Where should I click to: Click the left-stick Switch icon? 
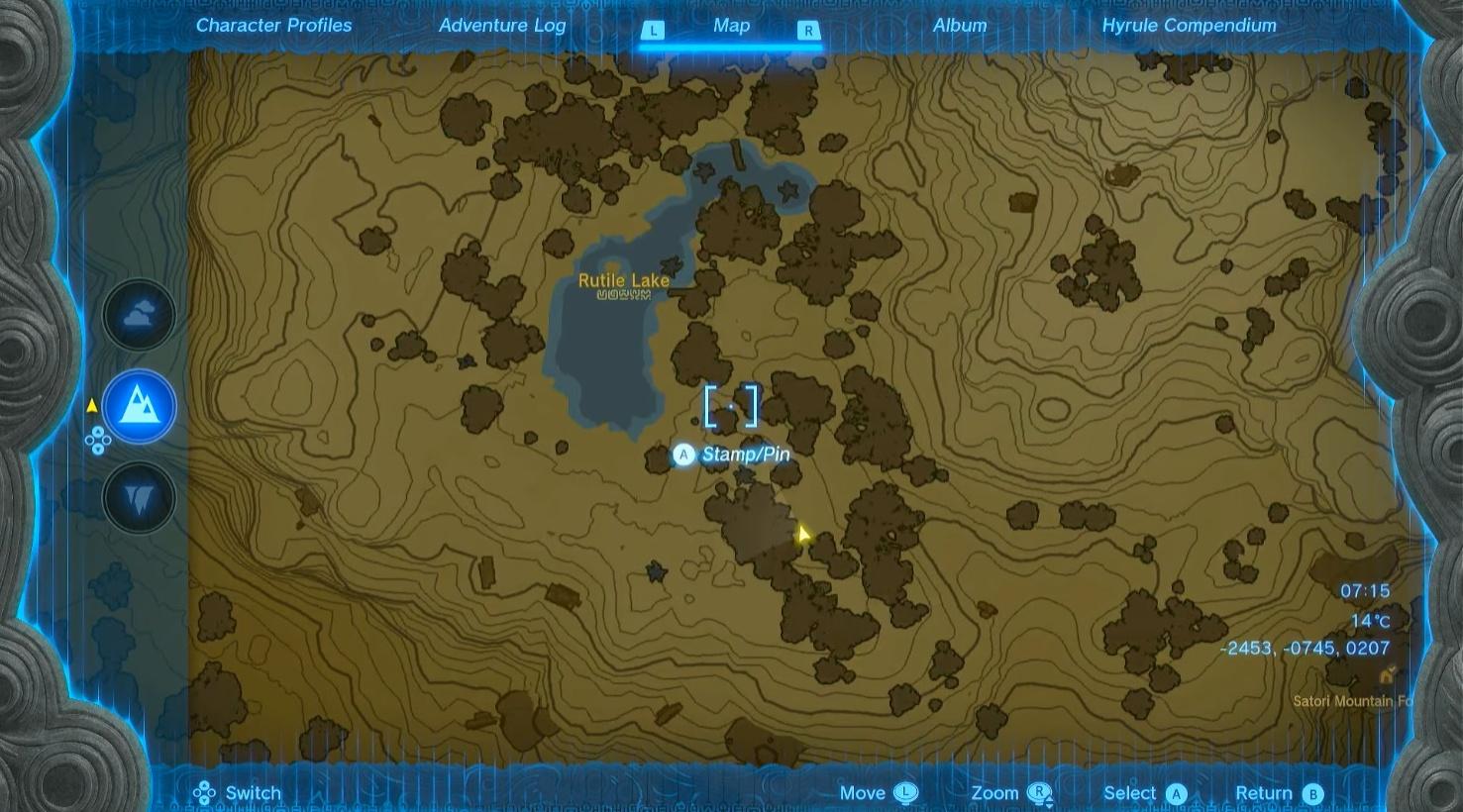(x=206, y=792)
